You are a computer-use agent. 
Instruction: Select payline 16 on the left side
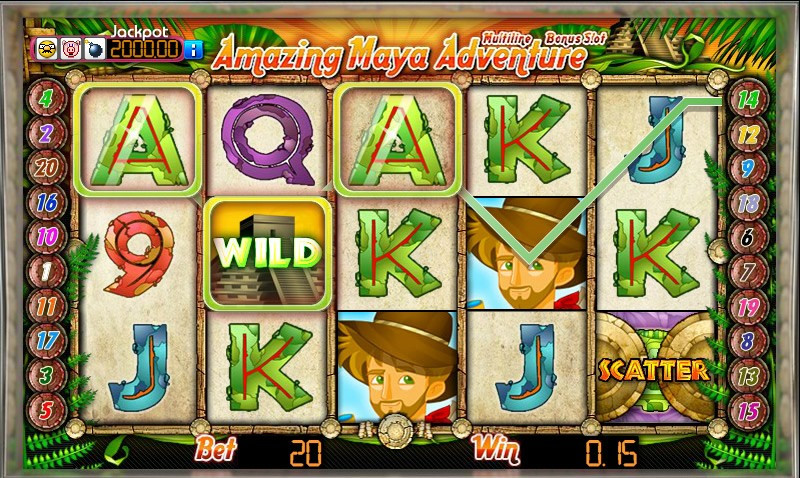click(x=47, y=202)
